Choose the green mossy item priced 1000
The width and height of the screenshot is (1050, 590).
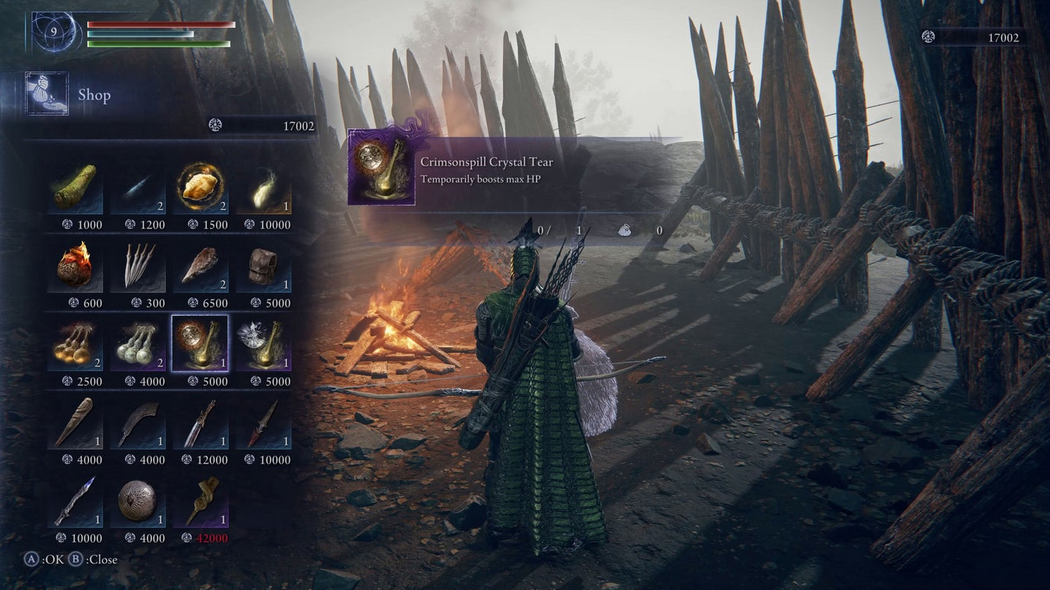coord(76,187)
